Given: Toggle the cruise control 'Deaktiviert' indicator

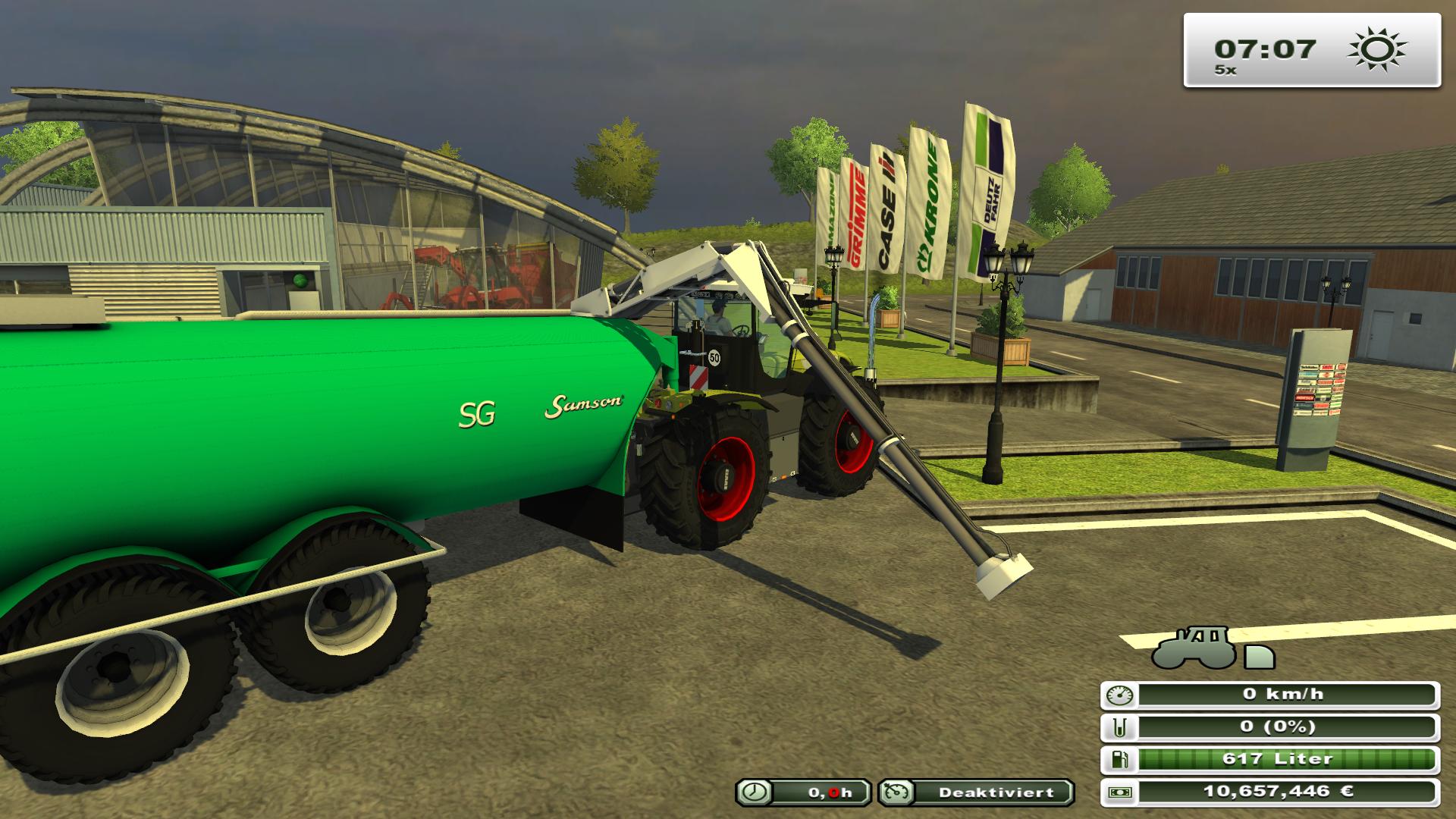Looking at the screenshot, I should tap(976, 792).
